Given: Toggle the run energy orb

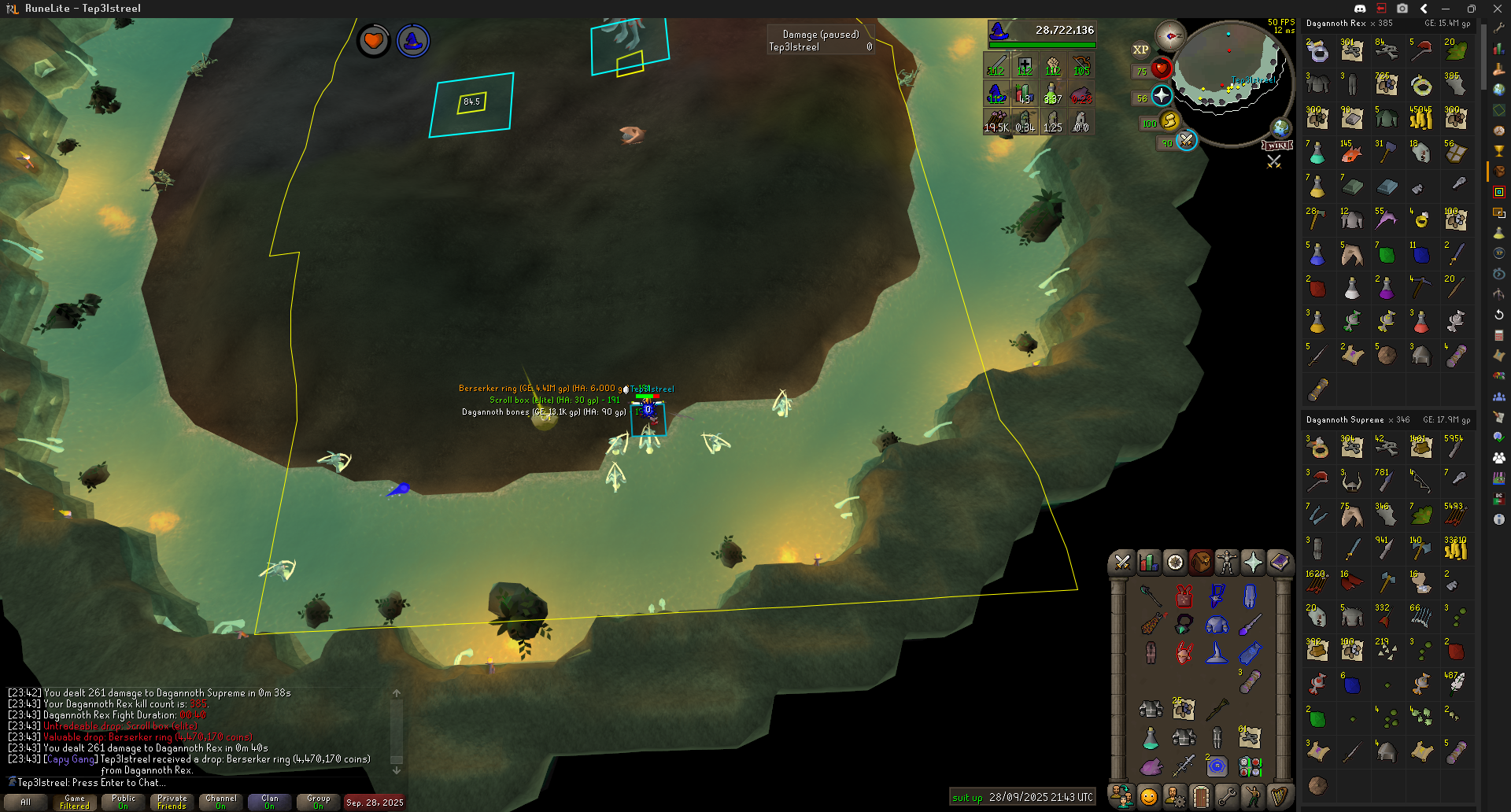Looking at the screenshot, I should pos(1169,120).
